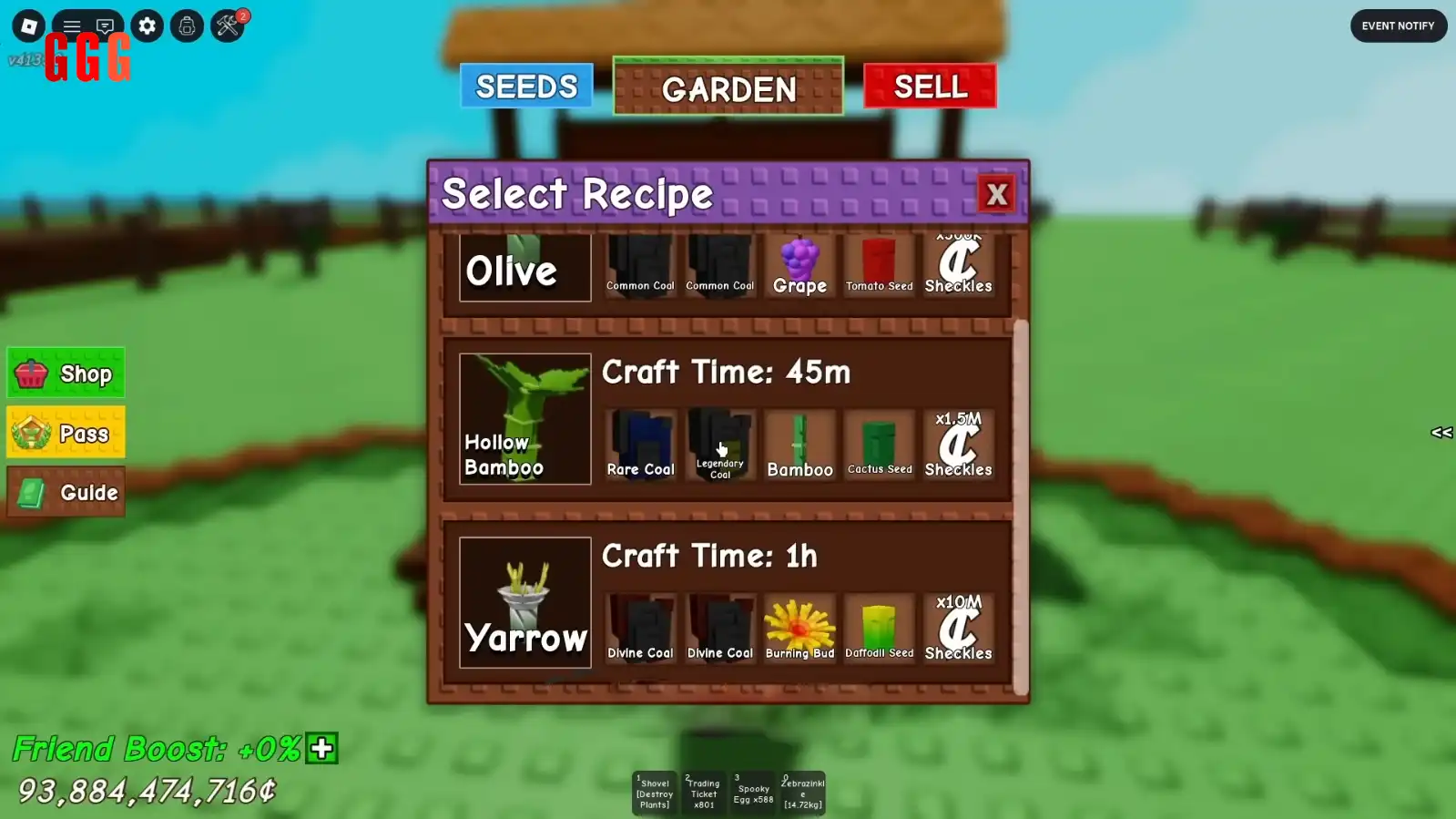Click the red SELL button

pyautogui.click(x=930, y=87)
